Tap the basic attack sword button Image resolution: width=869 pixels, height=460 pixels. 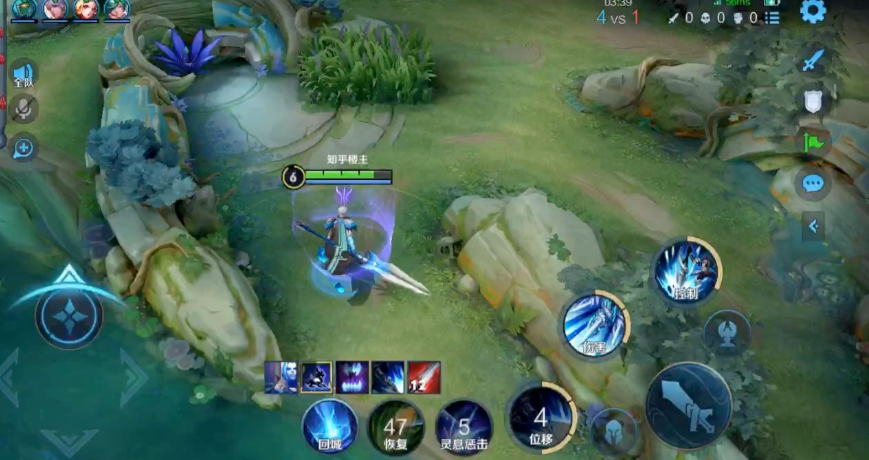tap(689, 404)
